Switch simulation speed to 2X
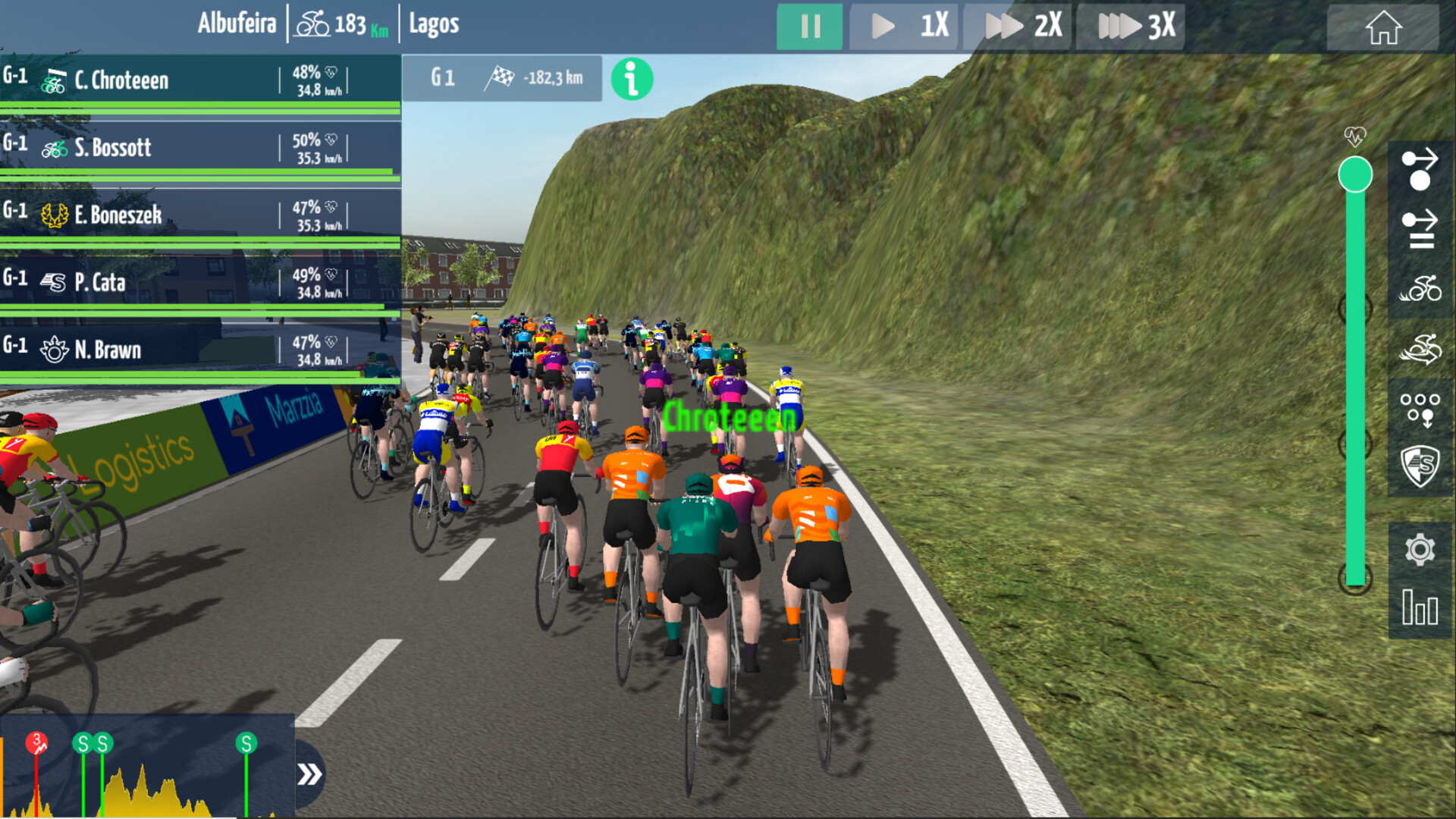 coord(1018,27)
